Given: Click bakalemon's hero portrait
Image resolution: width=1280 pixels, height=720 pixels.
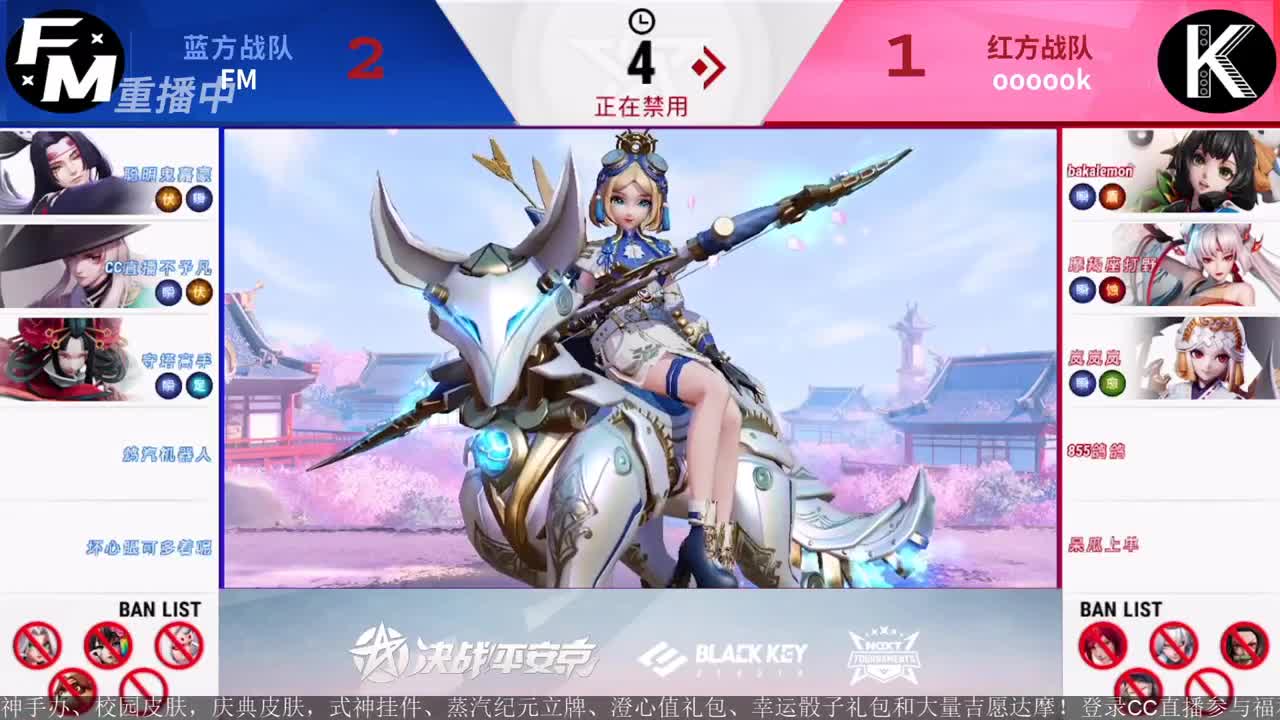Looking at the screenshot, I should click(x=1210, y=175).
